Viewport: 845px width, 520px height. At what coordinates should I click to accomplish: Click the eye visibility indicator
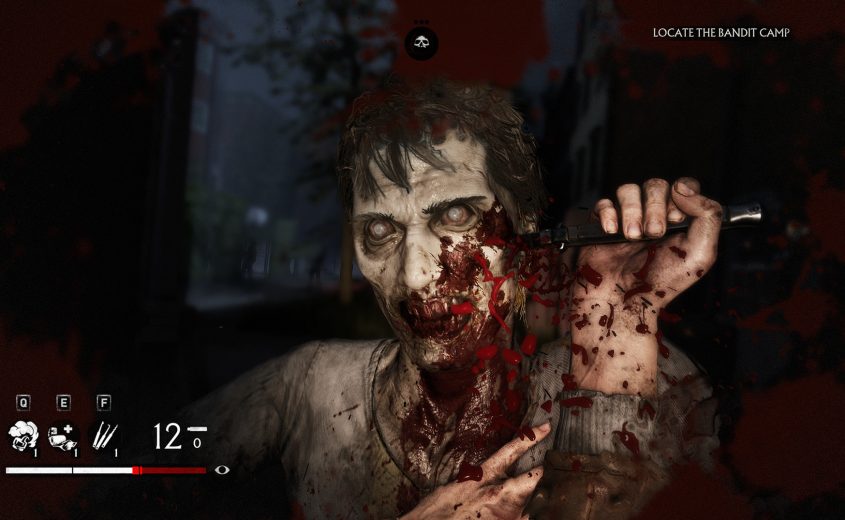pyautogui.click(x=222, y=470)
